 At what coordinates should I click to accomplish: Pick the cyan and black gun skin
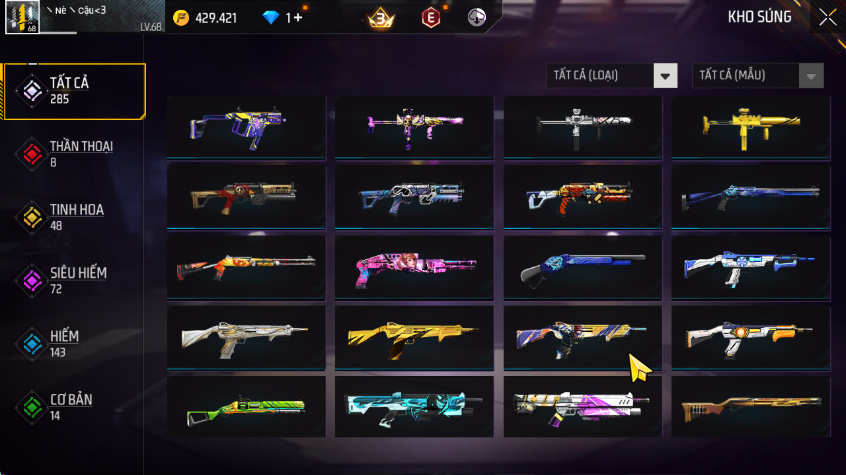pyautogui.click(x=413, y=407)
